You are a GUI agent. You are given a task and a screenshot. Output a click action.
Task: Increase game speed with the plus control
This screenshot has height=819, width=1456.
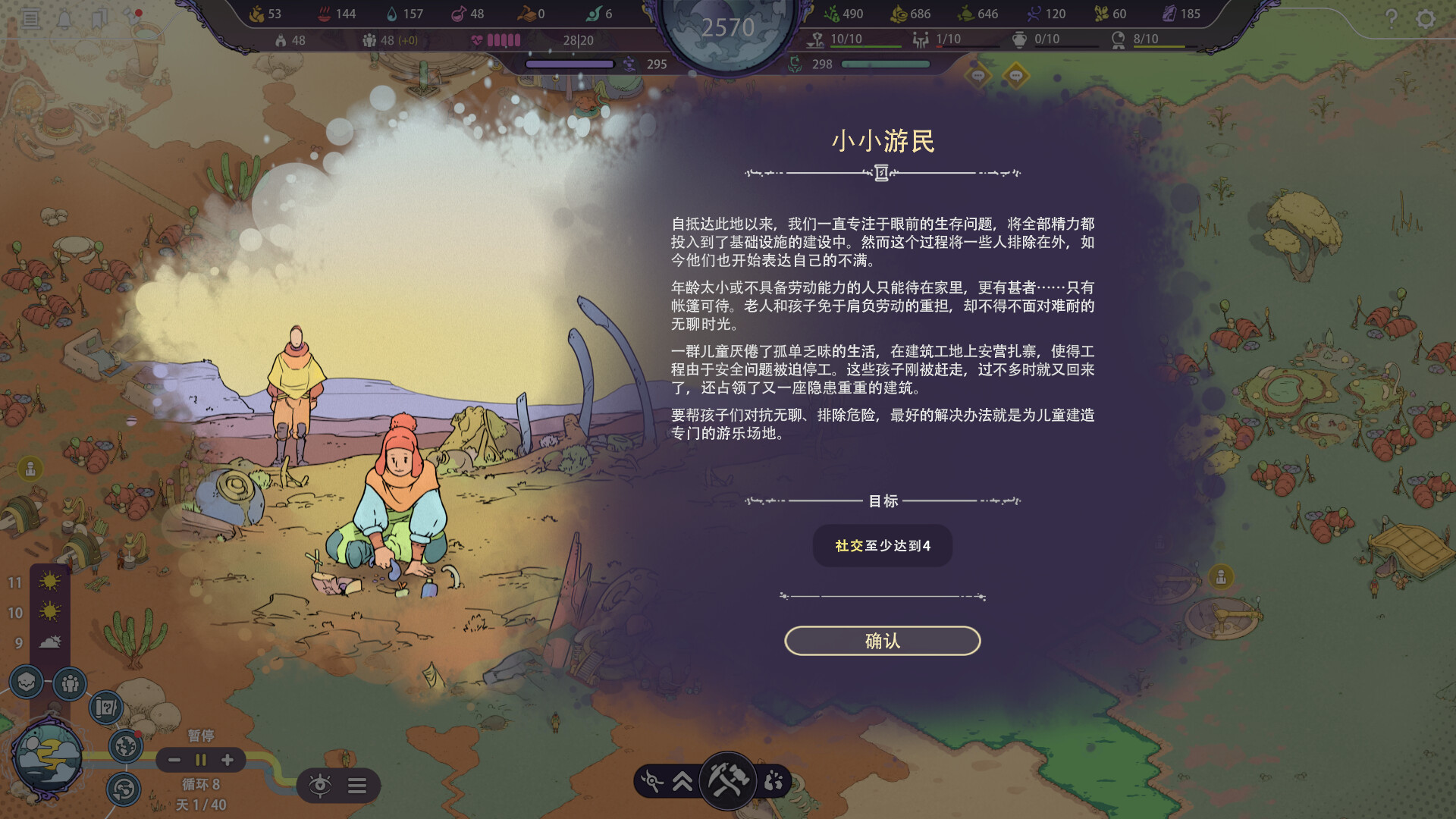[x=226, y=760]
